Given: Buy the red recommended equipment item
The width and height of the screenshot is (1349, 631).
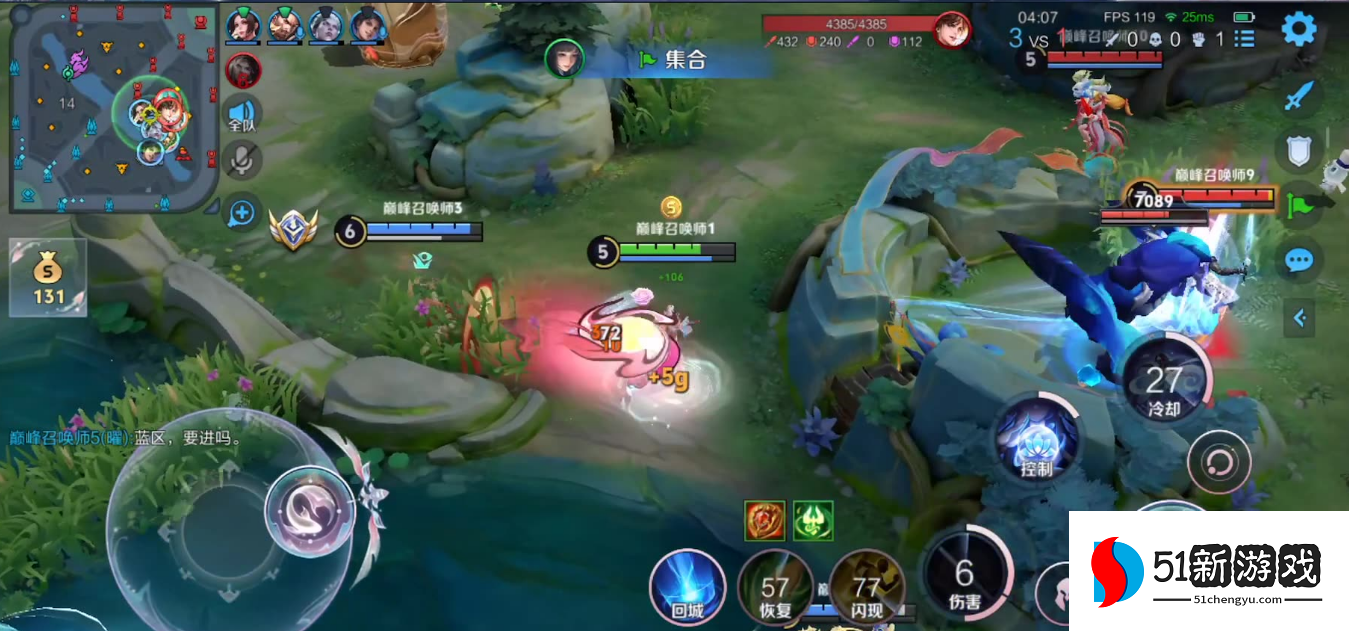Looking at the screenshot, I should (x=764, y=521).
